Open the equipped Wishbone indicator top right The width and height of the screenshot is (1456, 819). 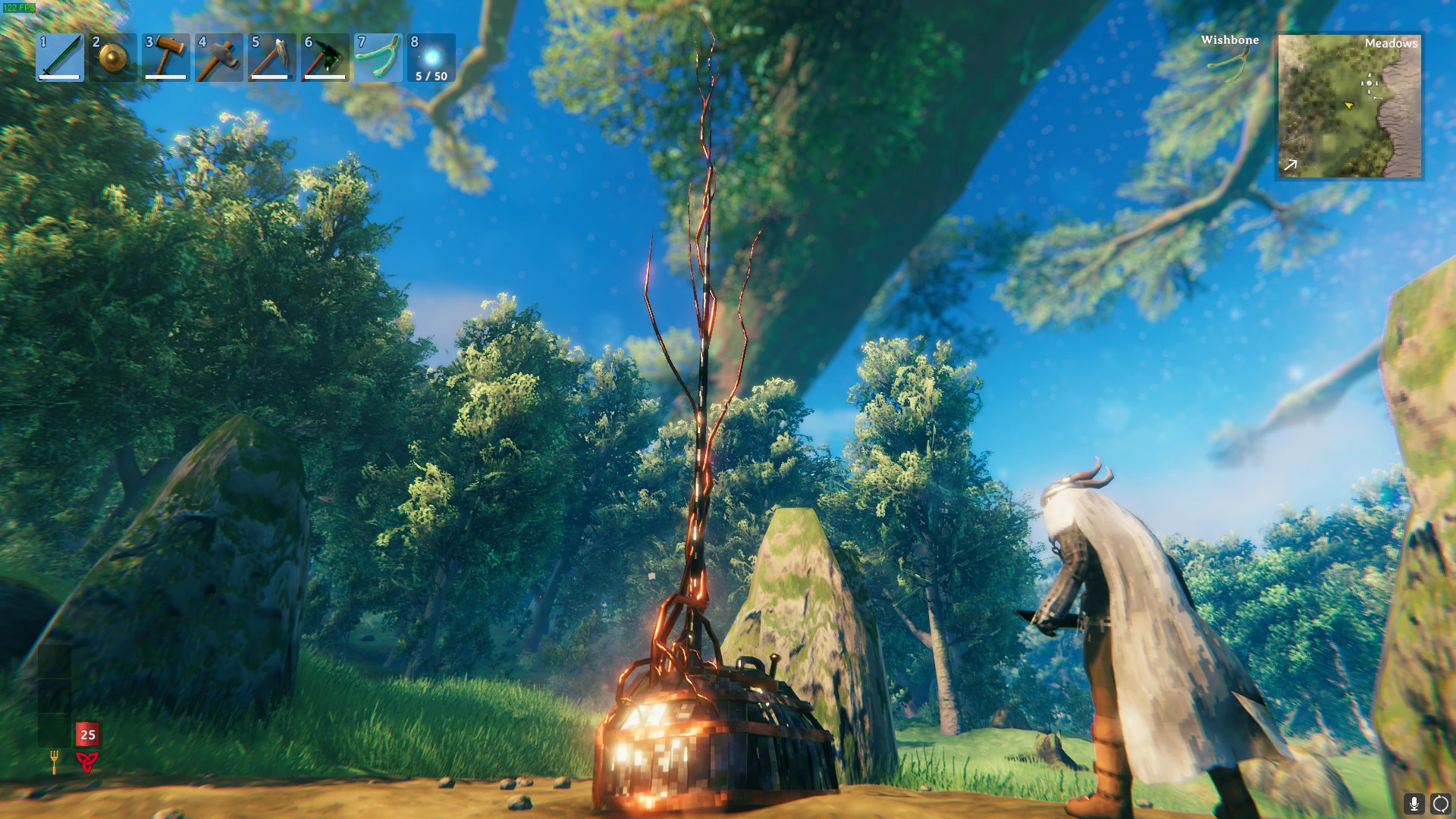point(1228,64)
